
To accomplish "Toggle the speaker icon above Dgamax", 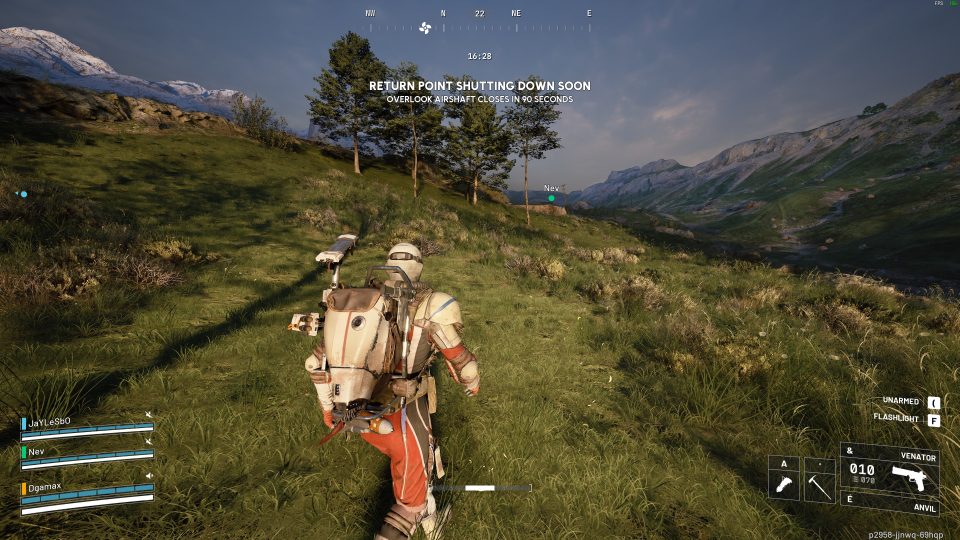I will point(149,476).
